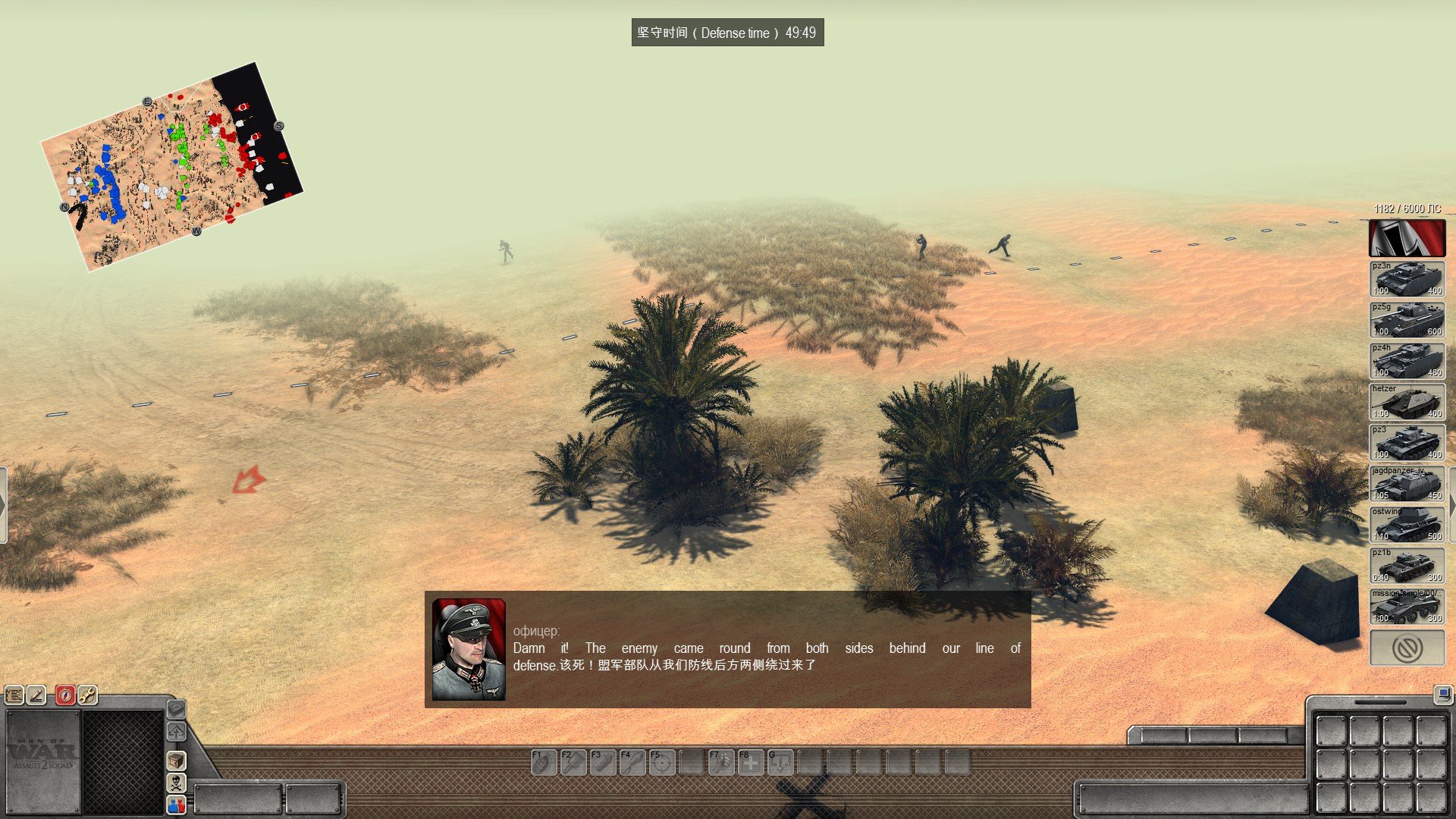This screenshot has height=819, width=1456.
Task: Click the cancel circle button below unit list
Action: click(1407, 648)
